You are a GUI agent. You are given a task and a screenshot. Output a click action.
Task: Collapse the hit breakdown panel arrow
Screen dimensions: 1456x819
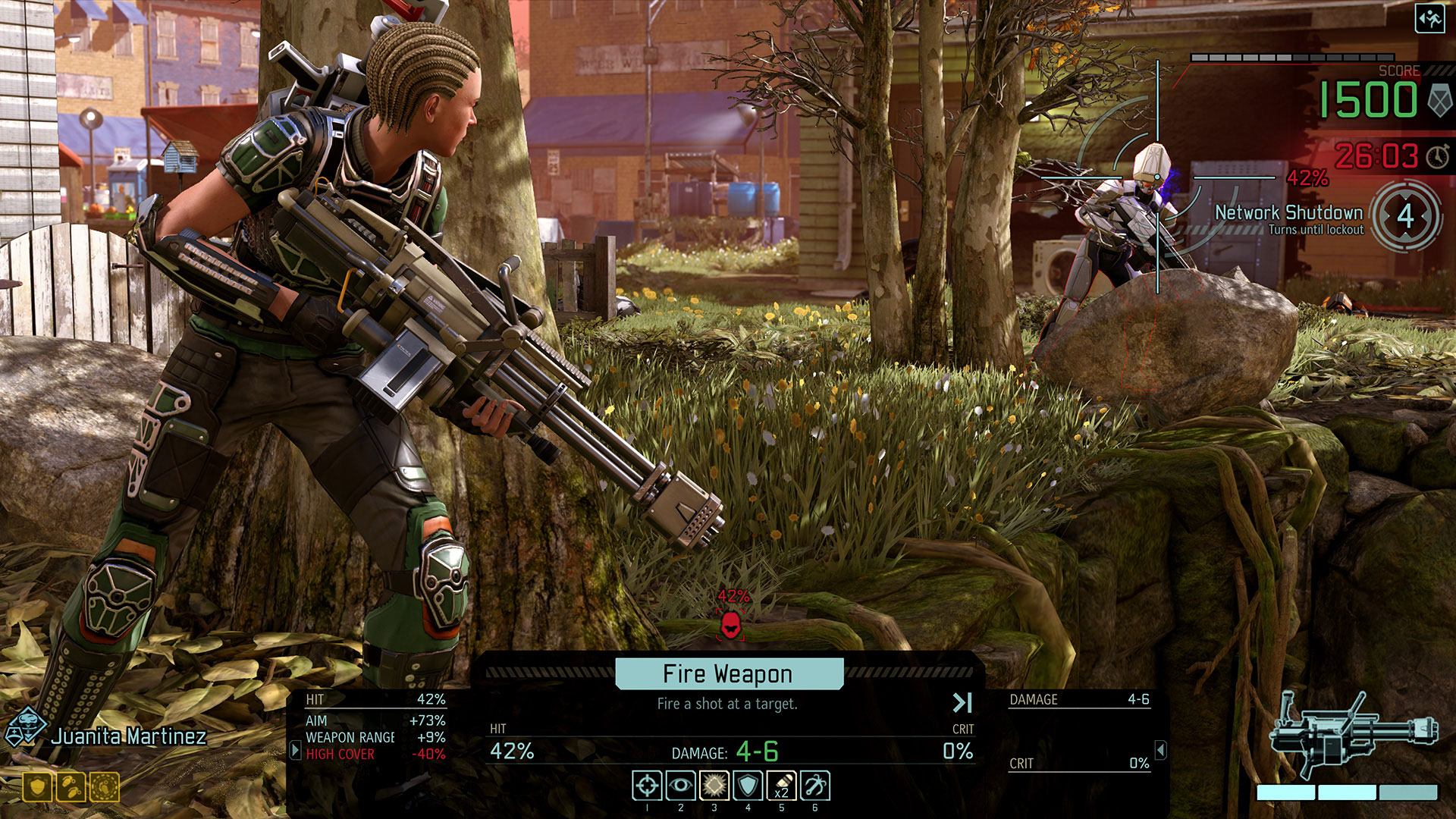click(x=296, y=751)
